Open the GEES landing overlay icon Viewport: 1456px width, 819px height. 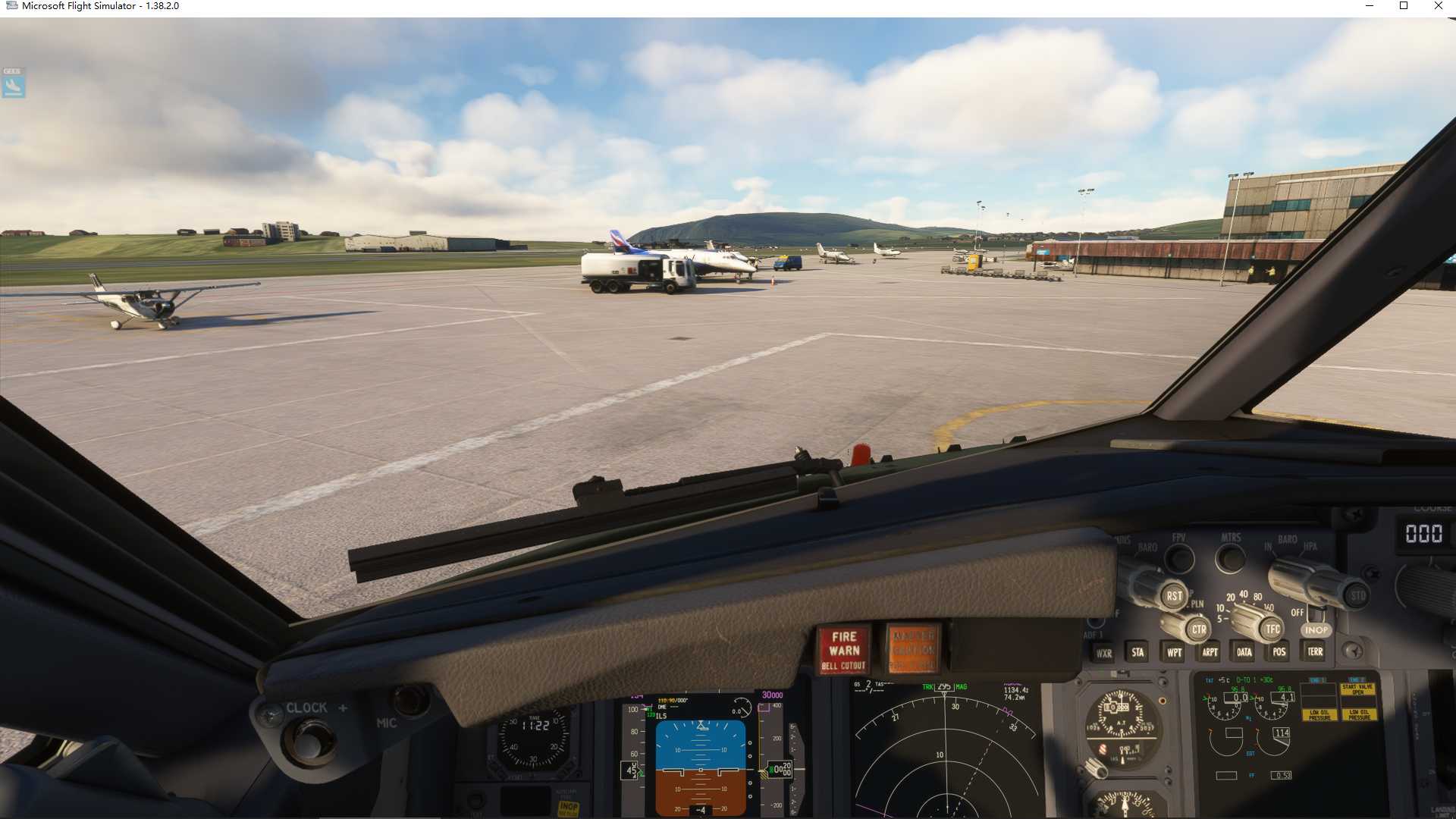[13, 83]
